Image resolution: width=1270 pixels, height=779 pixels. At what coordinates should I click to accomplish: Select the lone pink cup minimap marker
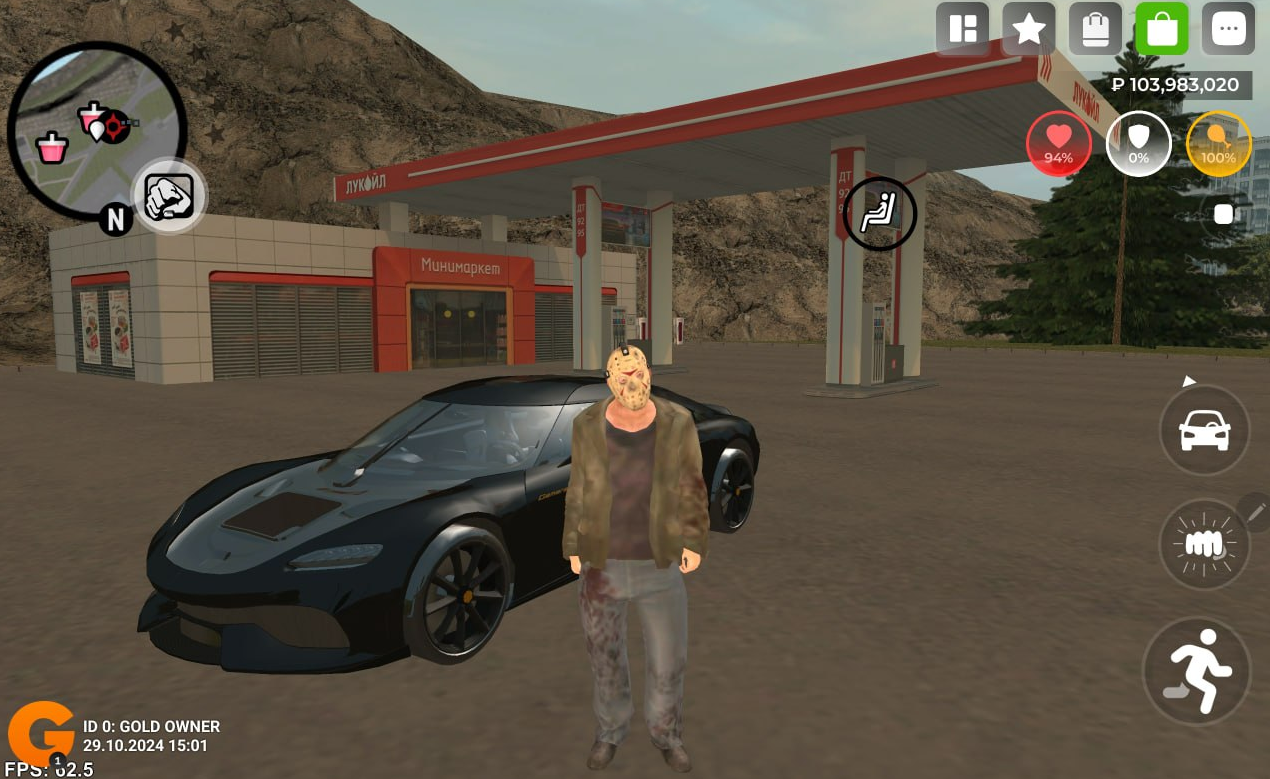(x=52, y=149)
